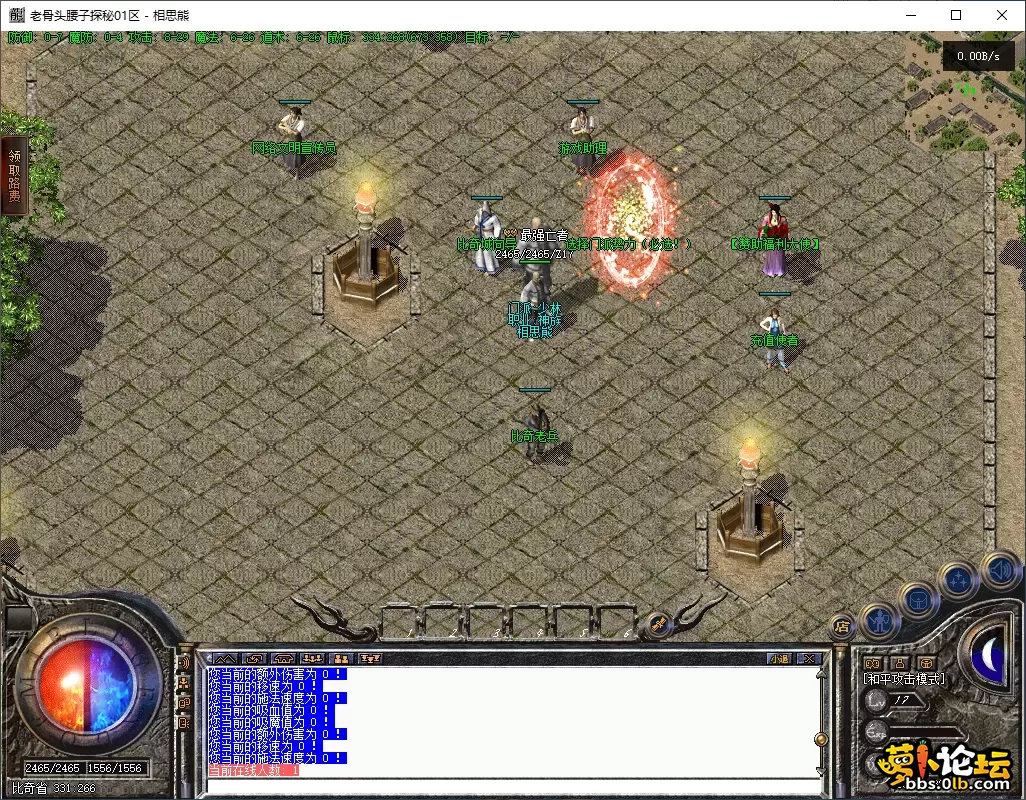Minimize the game window
This screenshot has height=800, width=1026.
[910, 15]
